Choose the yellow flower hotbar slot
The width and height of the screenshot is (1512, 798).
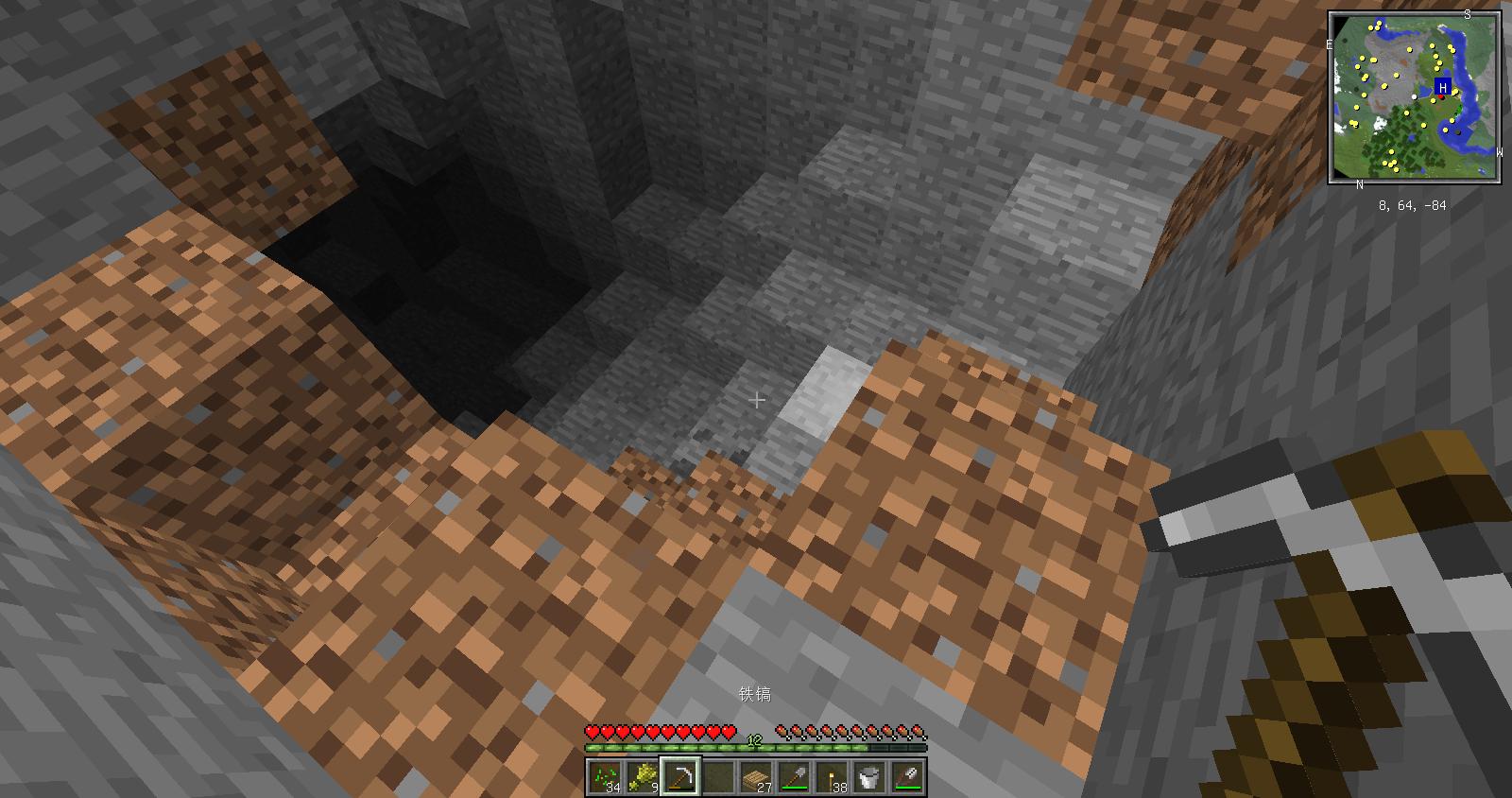tap(643, 777)
